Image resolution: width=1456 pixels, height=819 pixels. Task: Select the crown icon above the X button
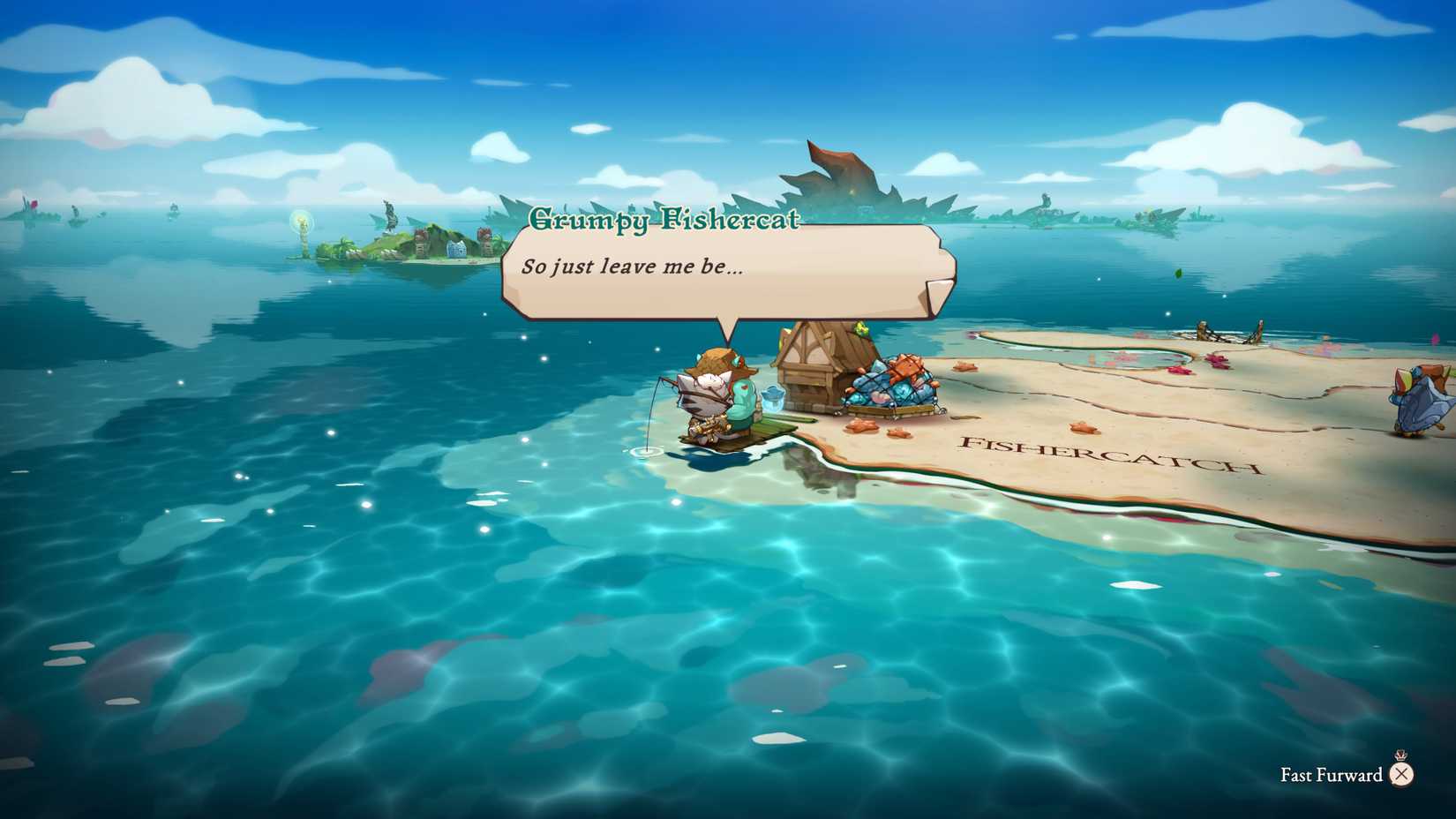click(x=1400, y=755)
